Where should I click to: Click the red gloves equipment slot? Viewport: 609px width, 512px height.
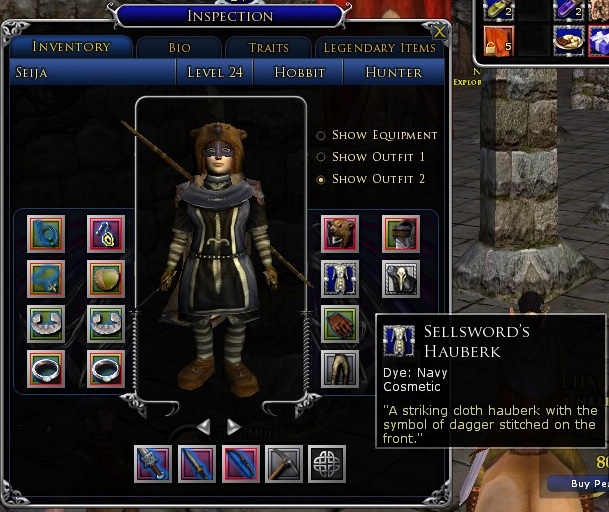[340, 324]
